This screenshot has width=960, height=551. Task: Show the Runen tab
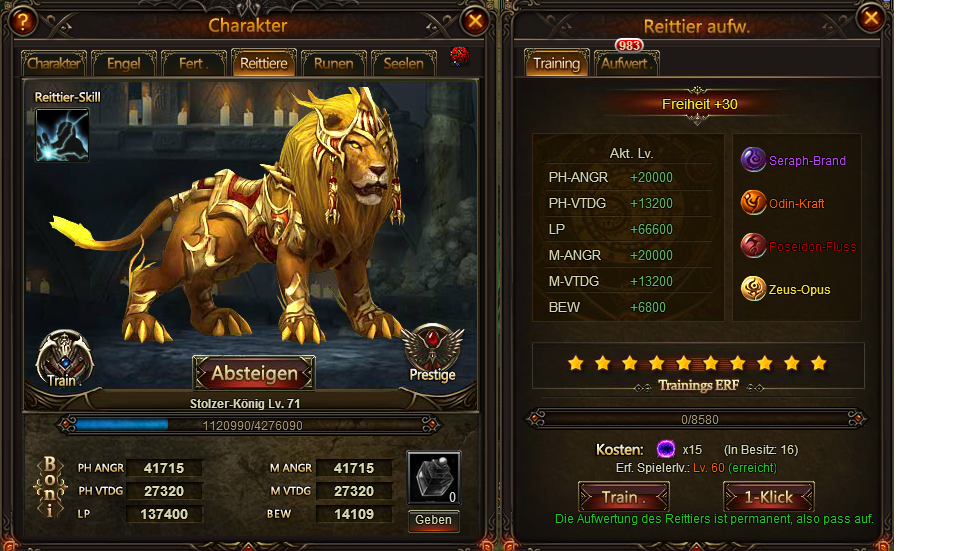(x=333, y=63)
